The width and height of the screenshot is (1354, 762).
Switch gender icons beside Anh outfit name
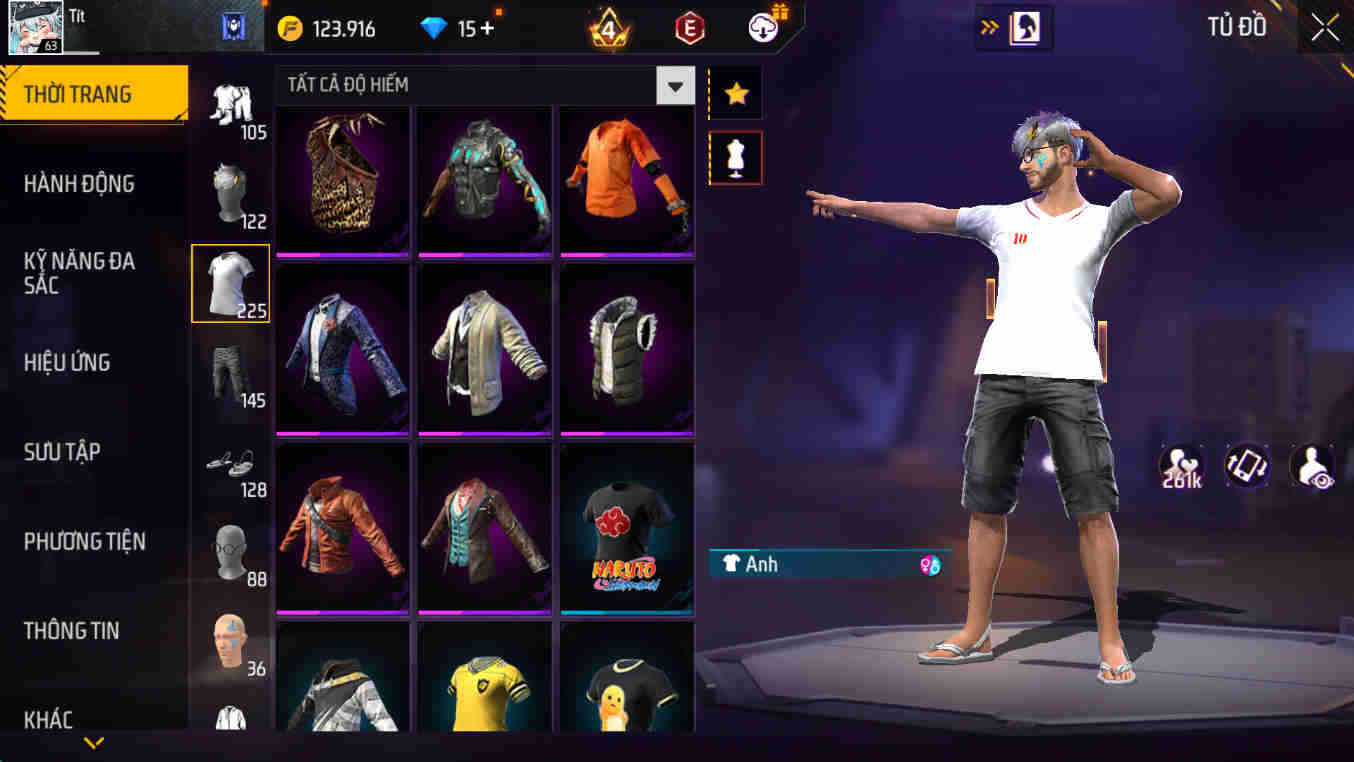coord(930,565)
